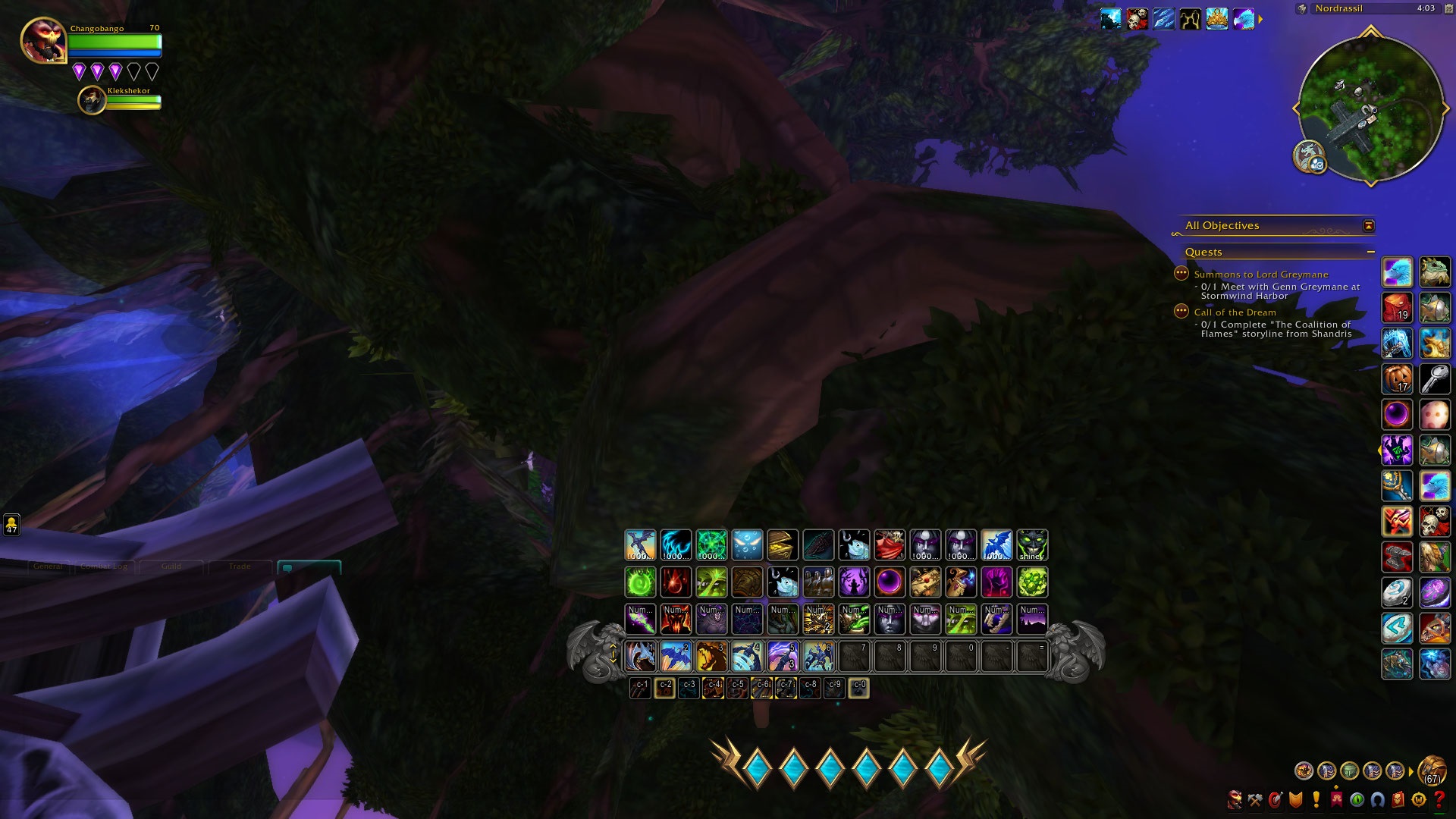Activate the orange roaring dragon ability in slot 3
The width and height of the screenshot is (1456, 819).
[711, 657]
